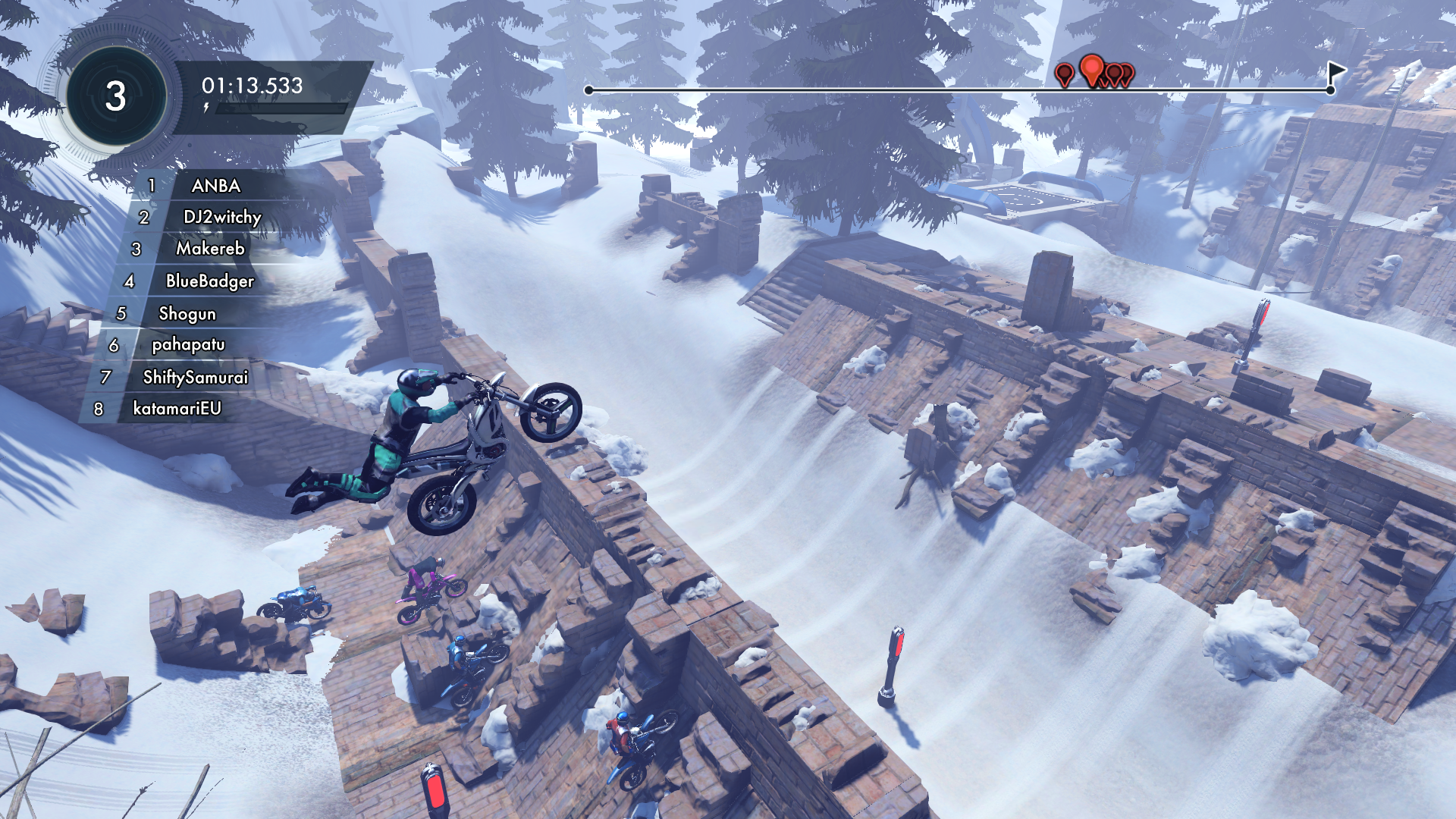The height and width of the screenshot is (819, 1456).
Task: Click the finish flag on the progress bar
Action: (x=1335, y=74)
